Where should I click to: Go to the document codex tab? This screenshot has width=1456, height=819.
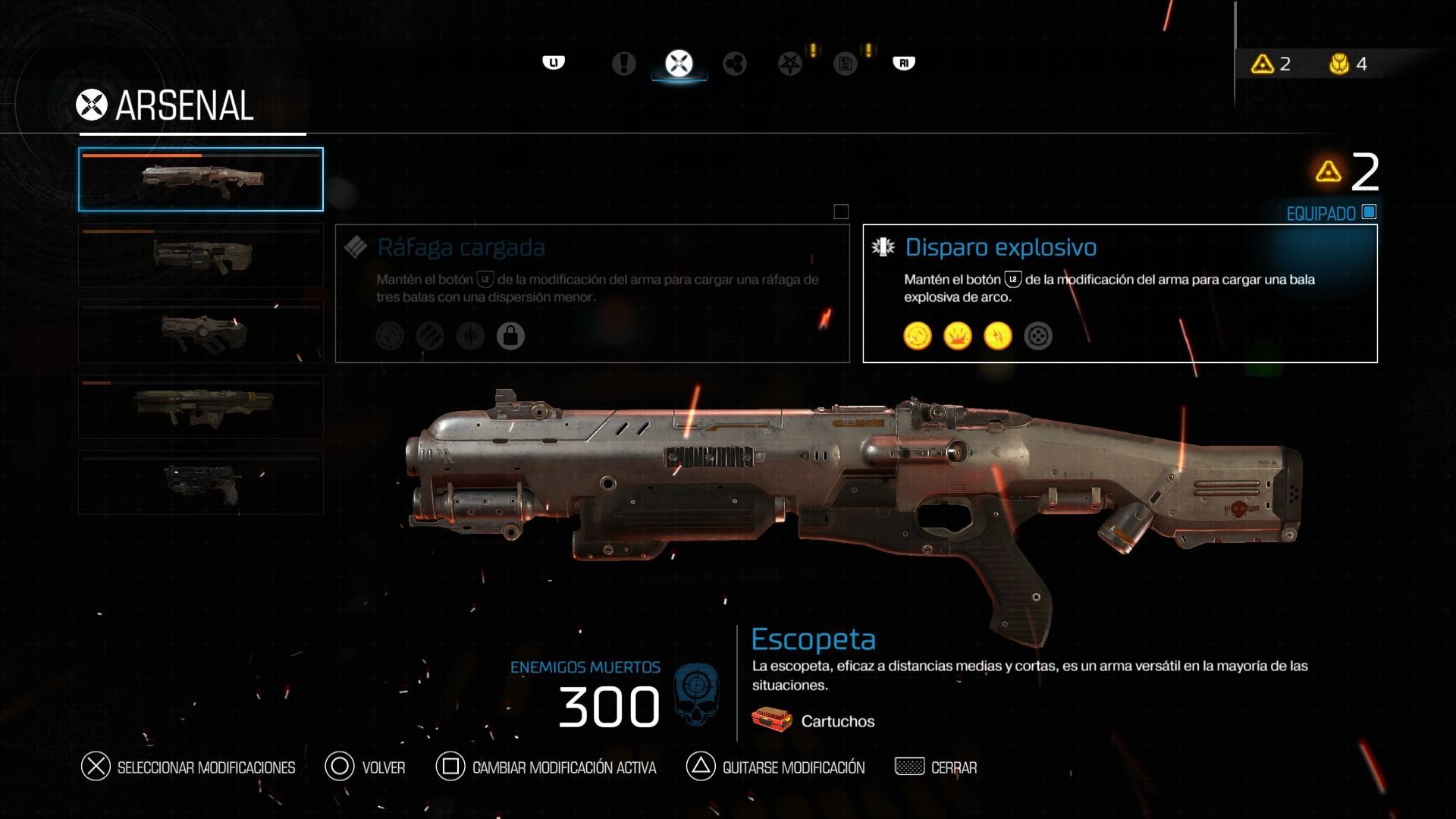click(x=845, y=64)
